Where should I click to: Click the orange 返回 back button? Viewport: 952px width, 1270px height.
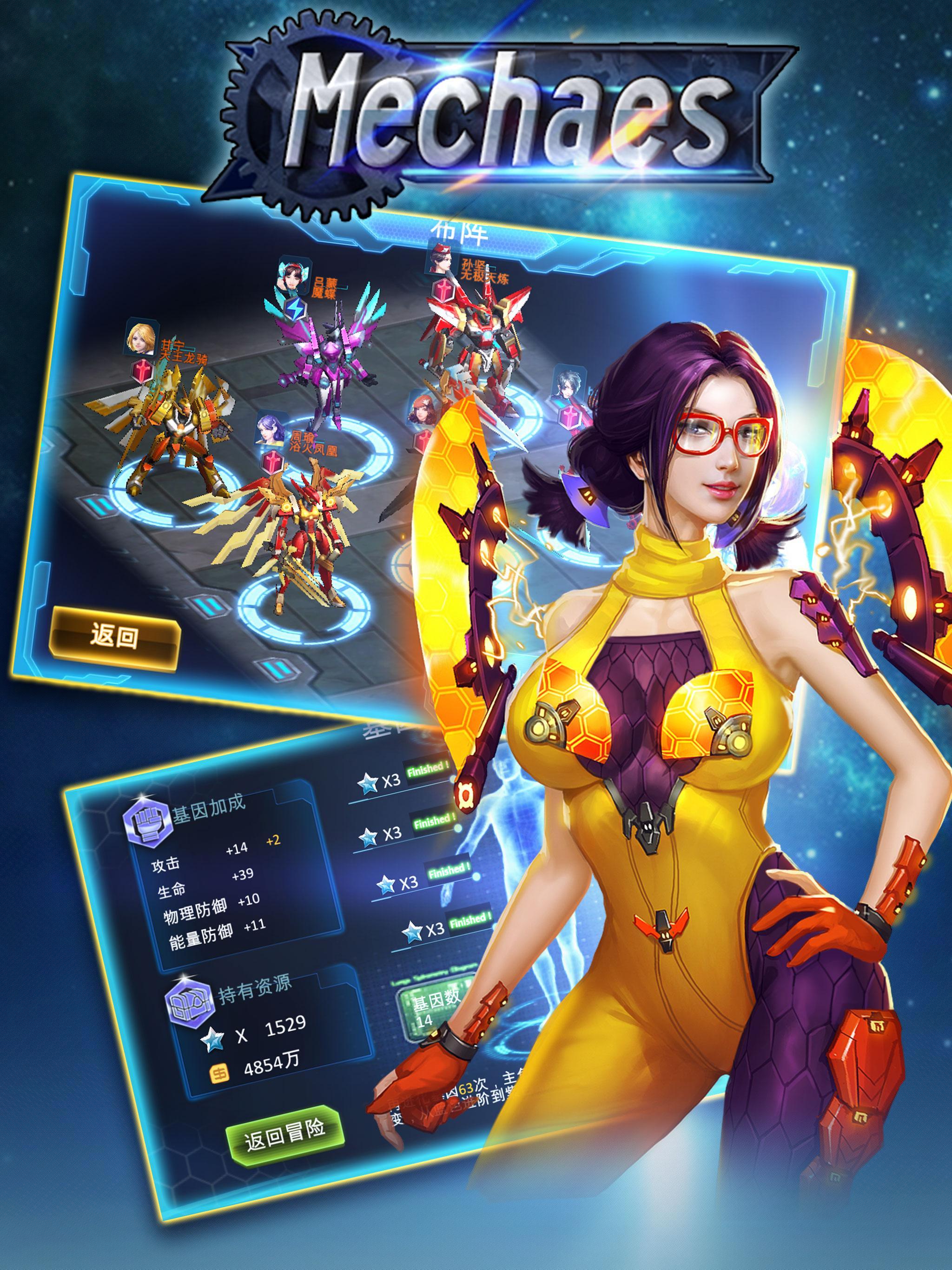[115, 637]
